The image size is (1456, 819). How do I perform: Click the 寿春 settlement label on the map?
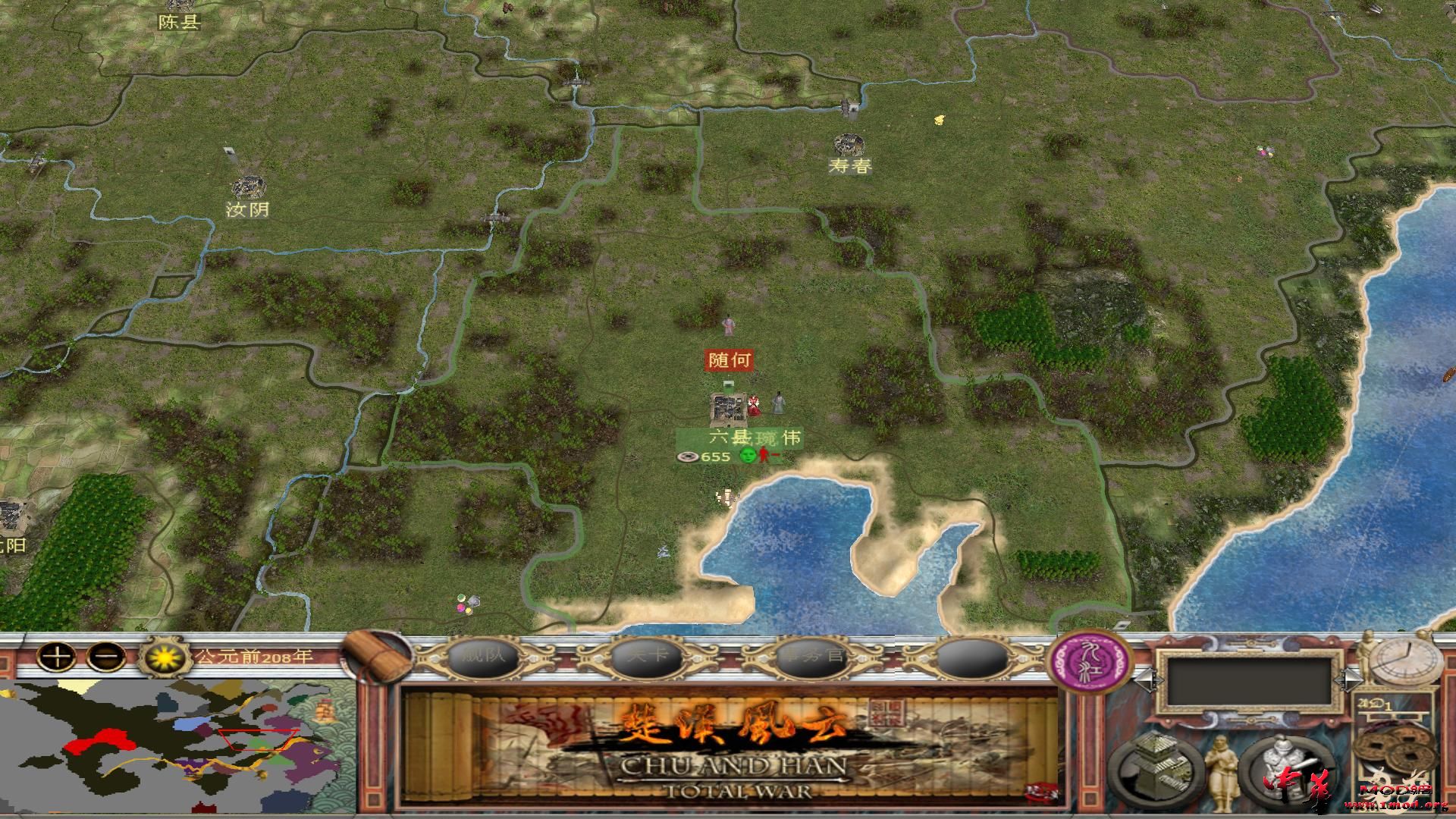coord(851,166)
